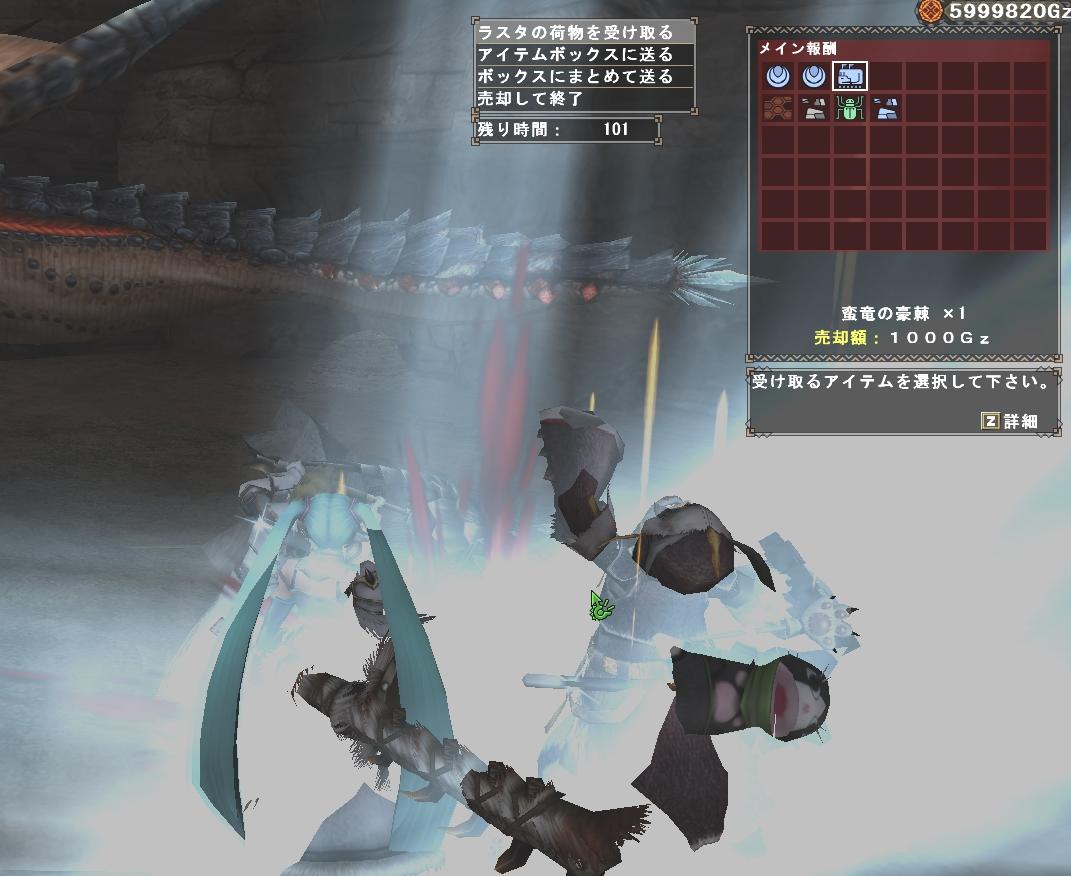The image size is (1071, 876).
Task: Take the grey ore reward item
Action: [814, 109]
